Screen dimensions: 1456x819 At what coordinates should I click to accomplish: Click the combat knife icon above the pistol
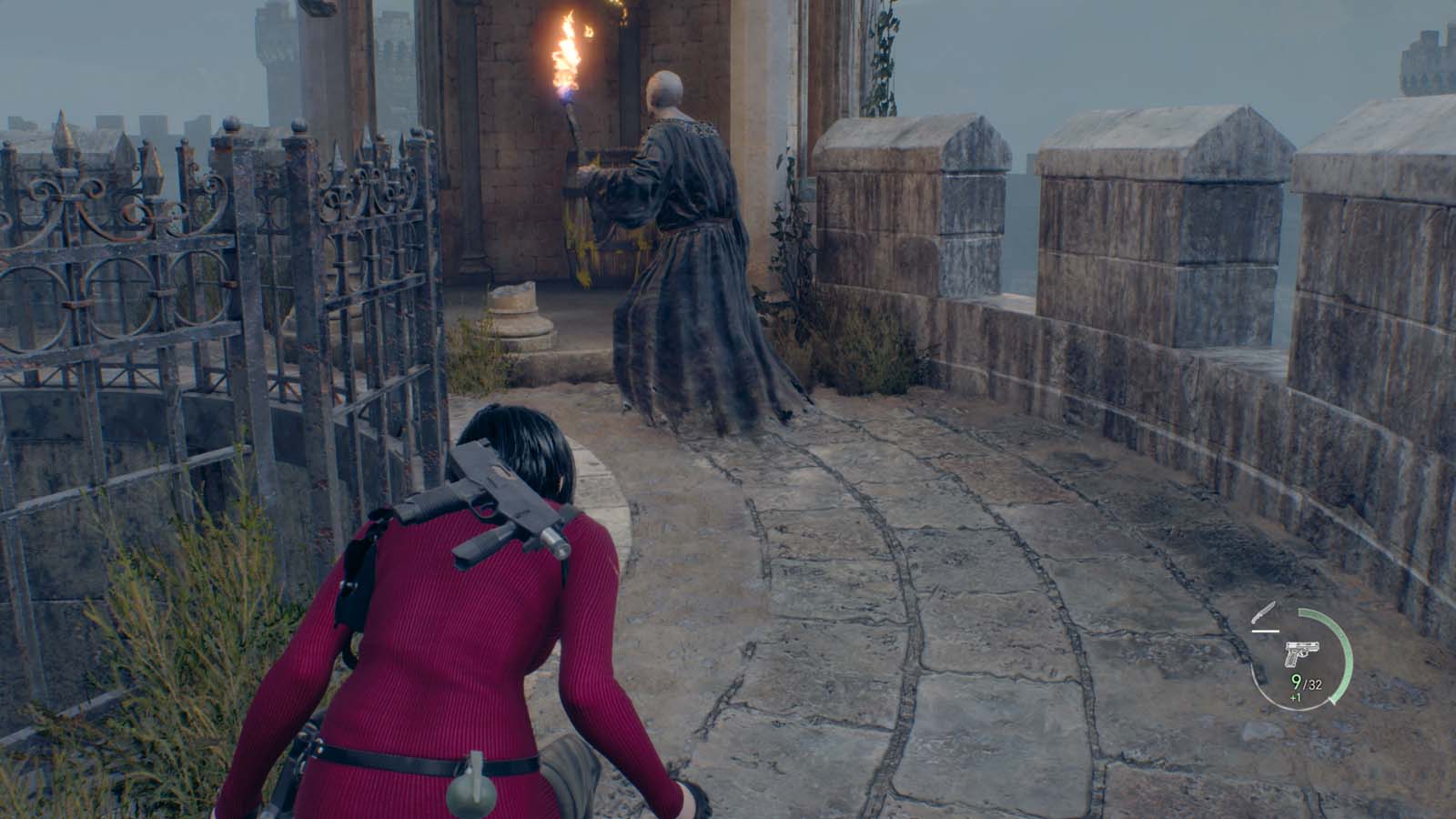(x=1265, y=612)
